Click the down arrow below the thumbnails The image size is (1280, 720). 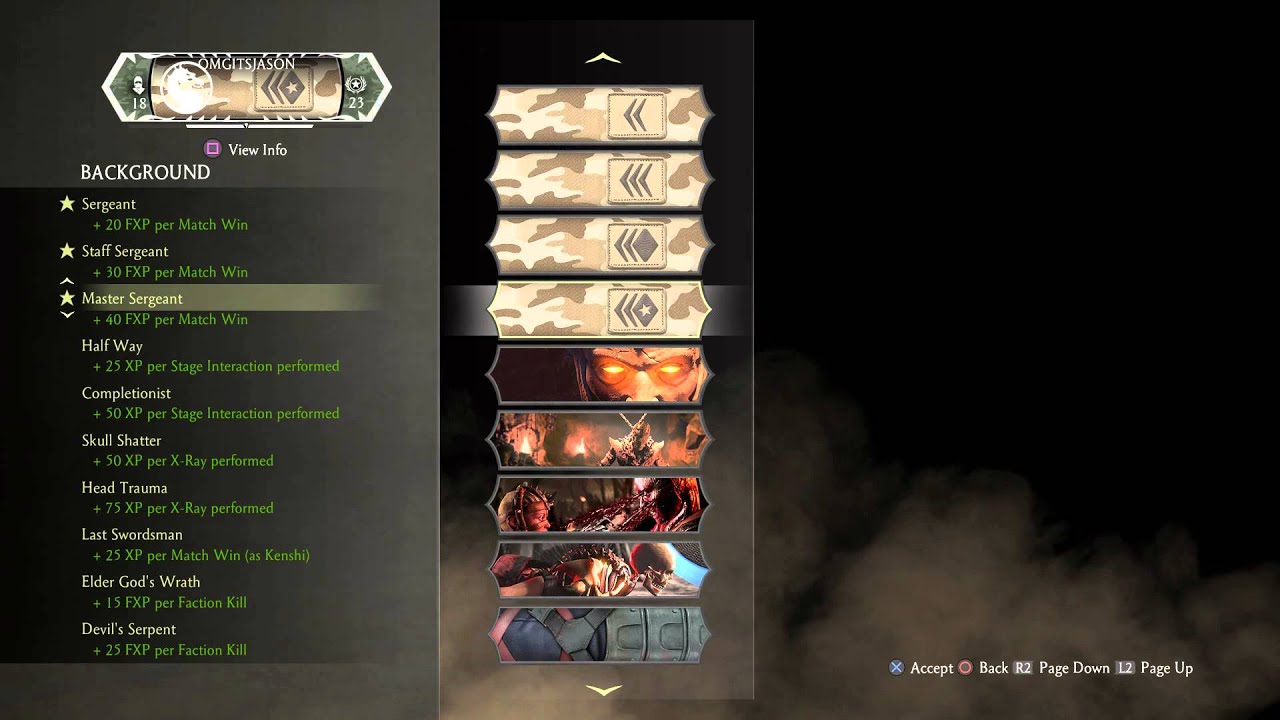(x=603, y=689)
